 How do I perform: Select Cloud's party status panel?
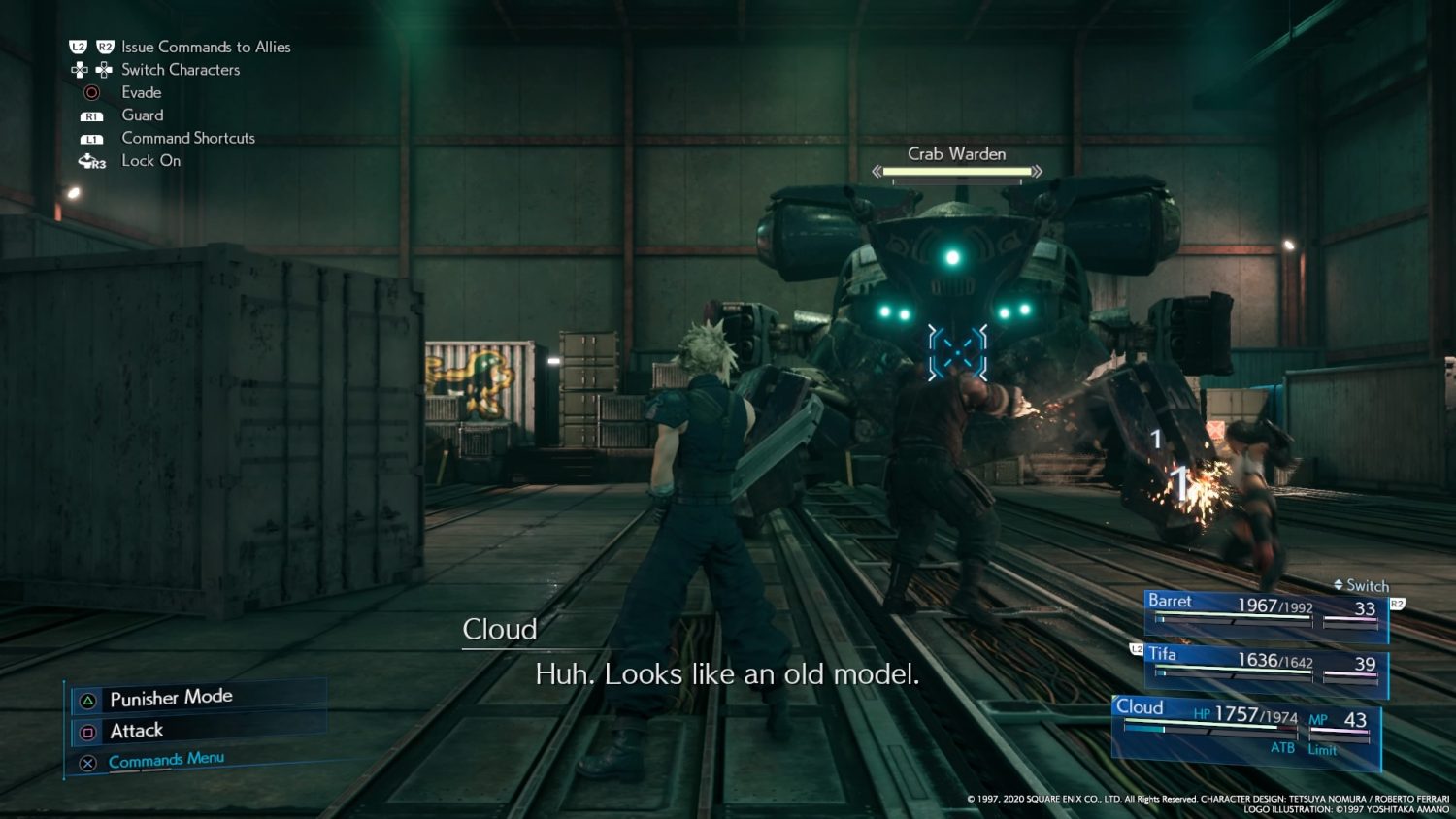coord(1246,731)
